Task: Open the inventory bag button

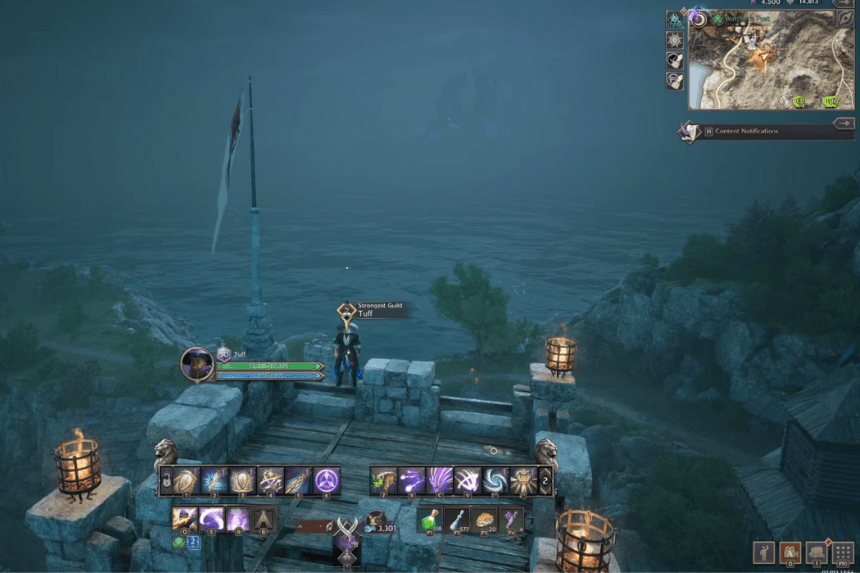Action: 817,551
